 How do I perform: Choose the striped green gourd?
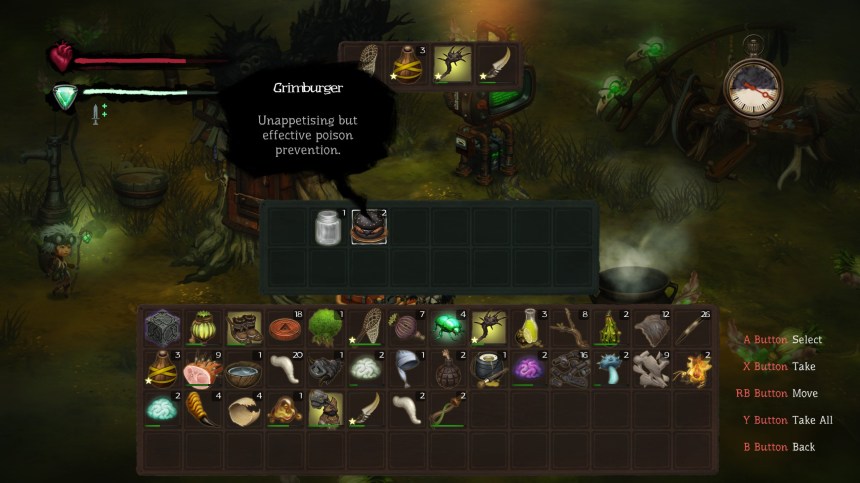point(202,327)
